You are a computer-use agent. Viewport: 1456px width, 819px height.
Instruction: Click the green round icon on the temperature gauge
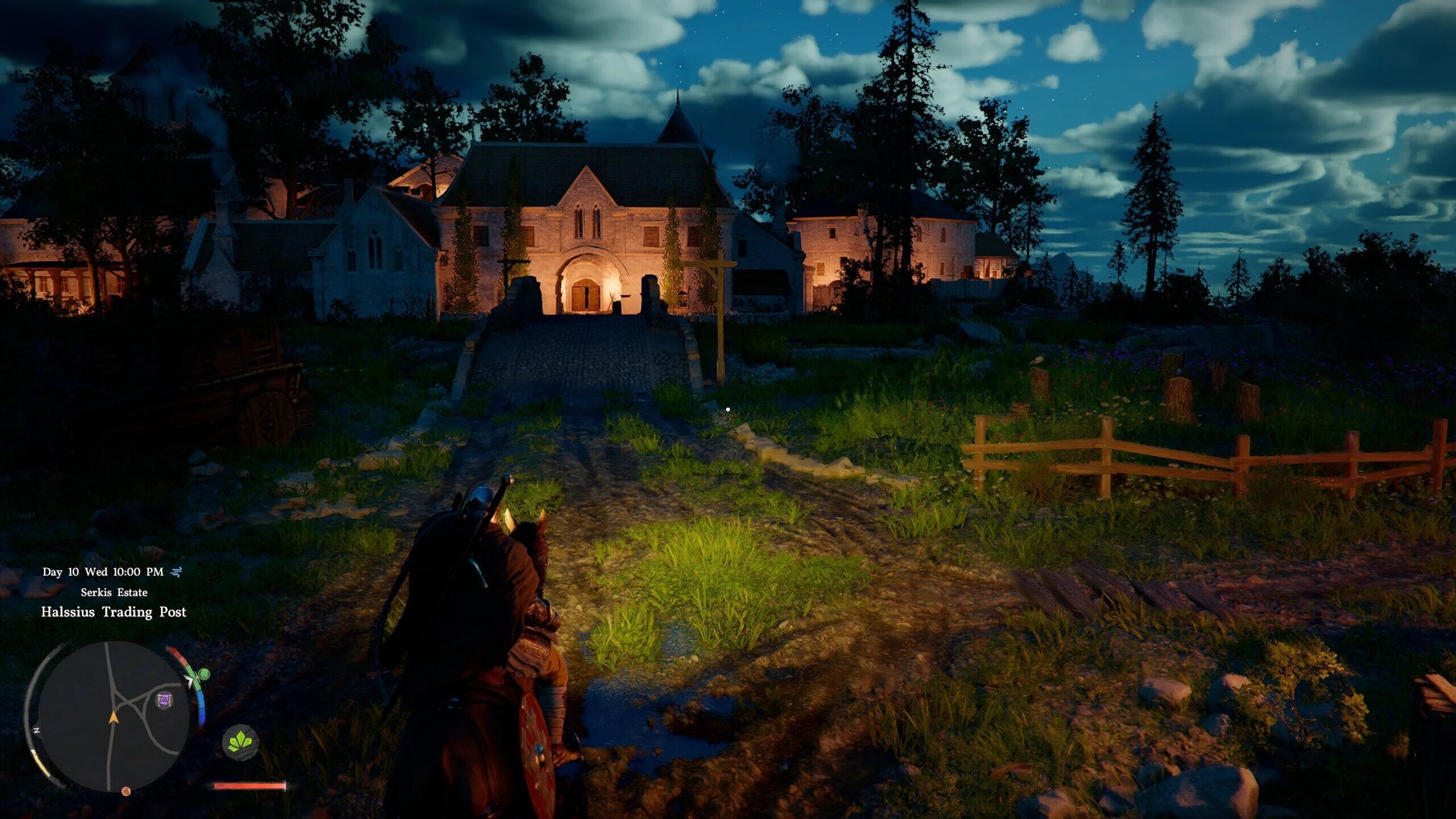pos(203,675)
